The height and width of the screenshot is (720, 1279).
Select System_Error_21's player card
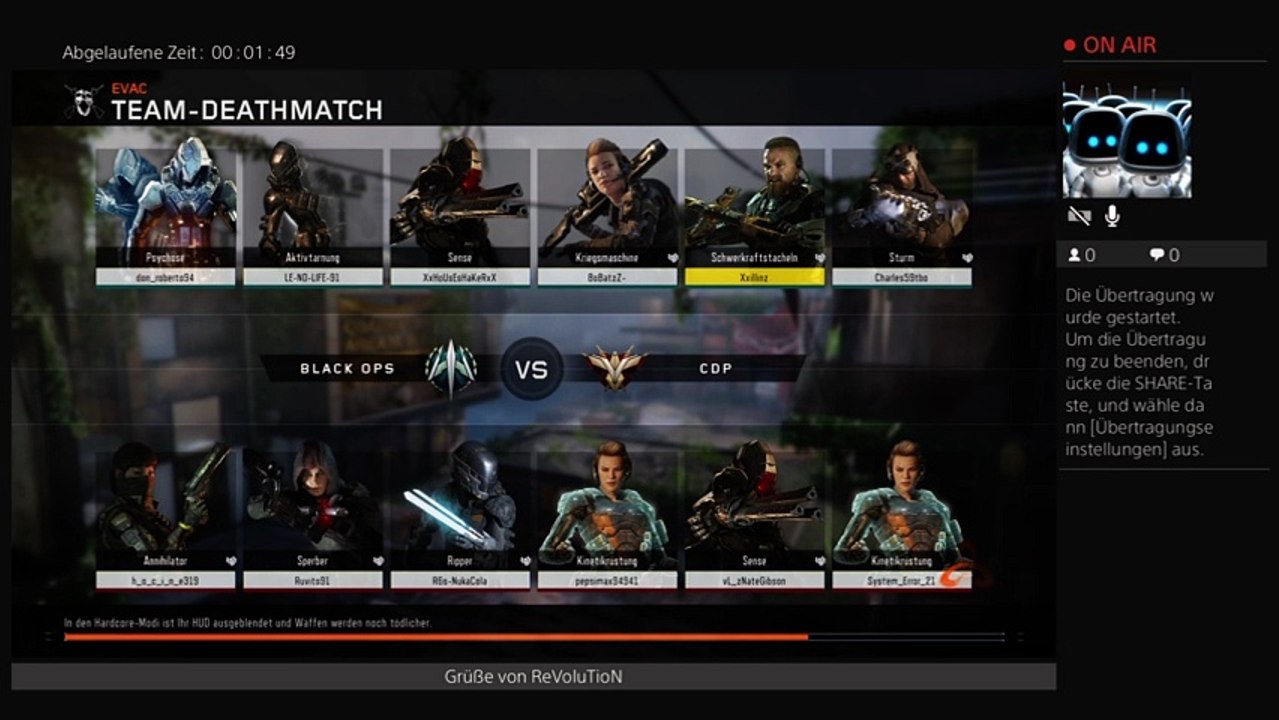(x=902, y=517)
